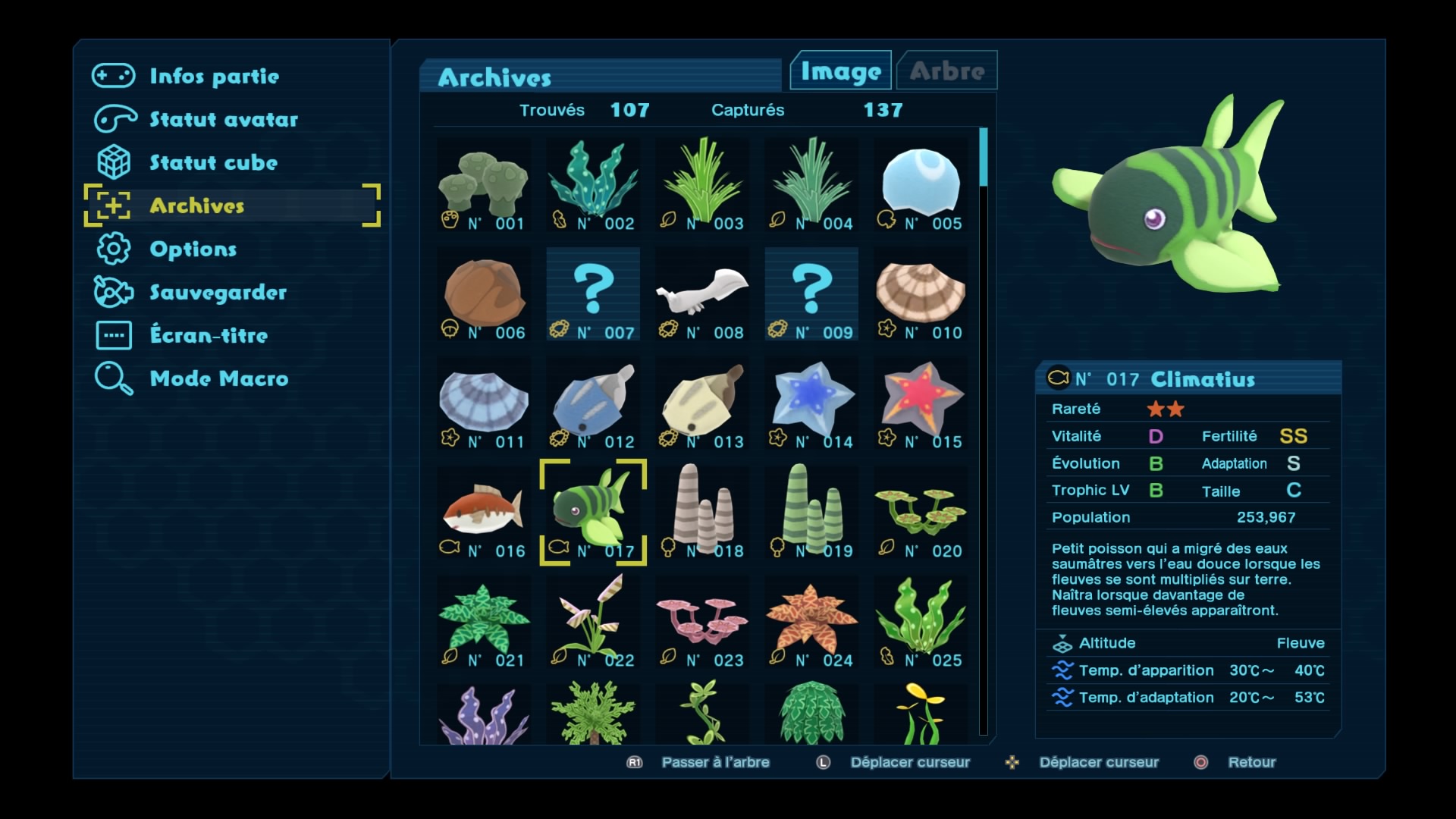Select the Archives crosshair icon
1456x819 pixels.
[112, 206]
